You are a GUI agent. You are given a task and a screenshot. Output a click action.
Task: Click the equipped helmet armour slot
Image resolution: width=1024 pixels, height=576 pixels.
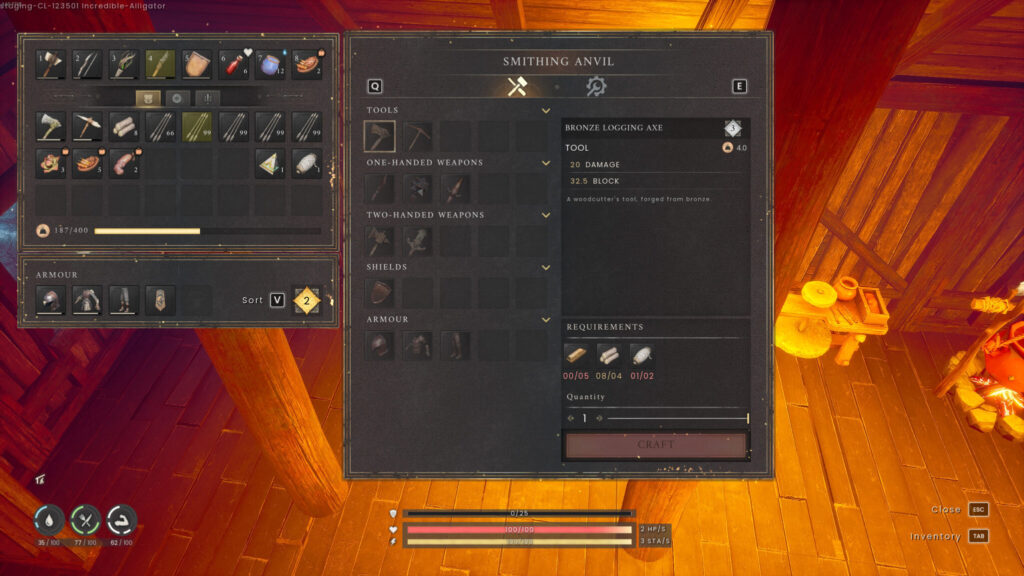[51, 300]
